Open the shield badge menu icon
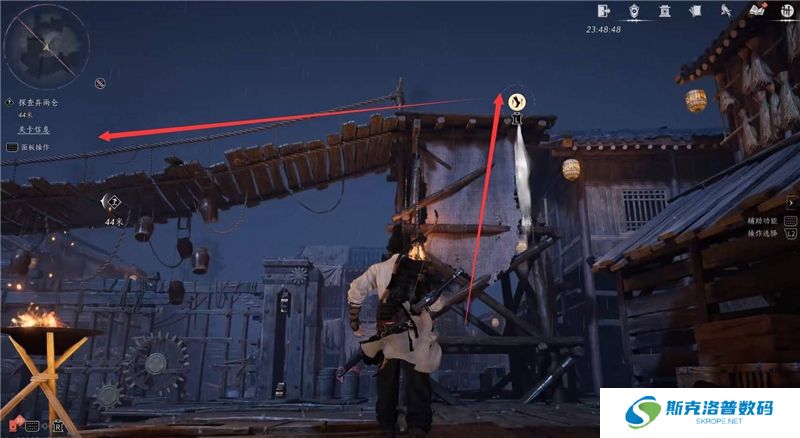 [x=634, y=11]
